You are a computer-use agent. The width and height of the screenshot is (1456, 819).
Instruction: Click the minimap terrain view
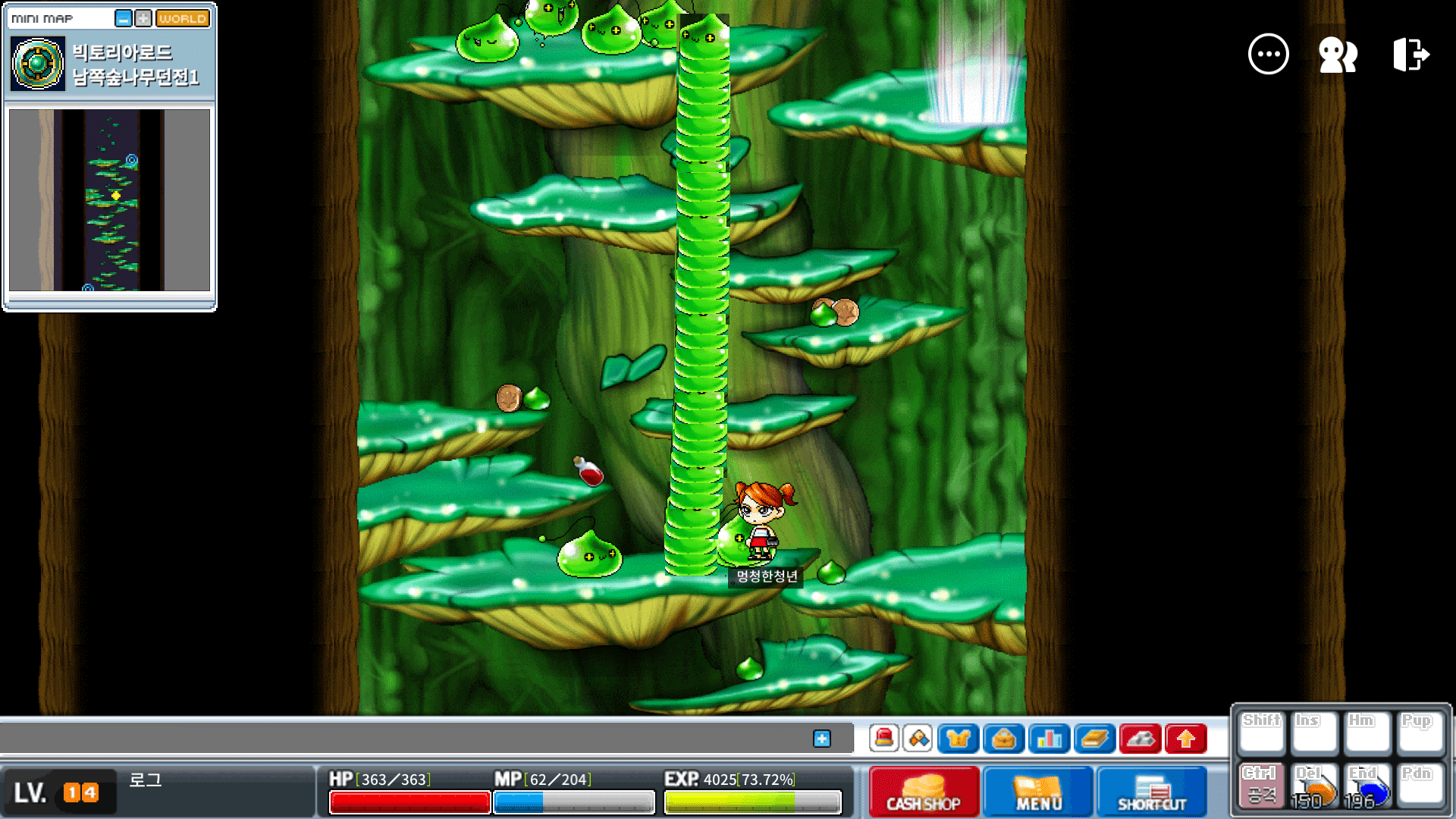(x=110, y=200)
